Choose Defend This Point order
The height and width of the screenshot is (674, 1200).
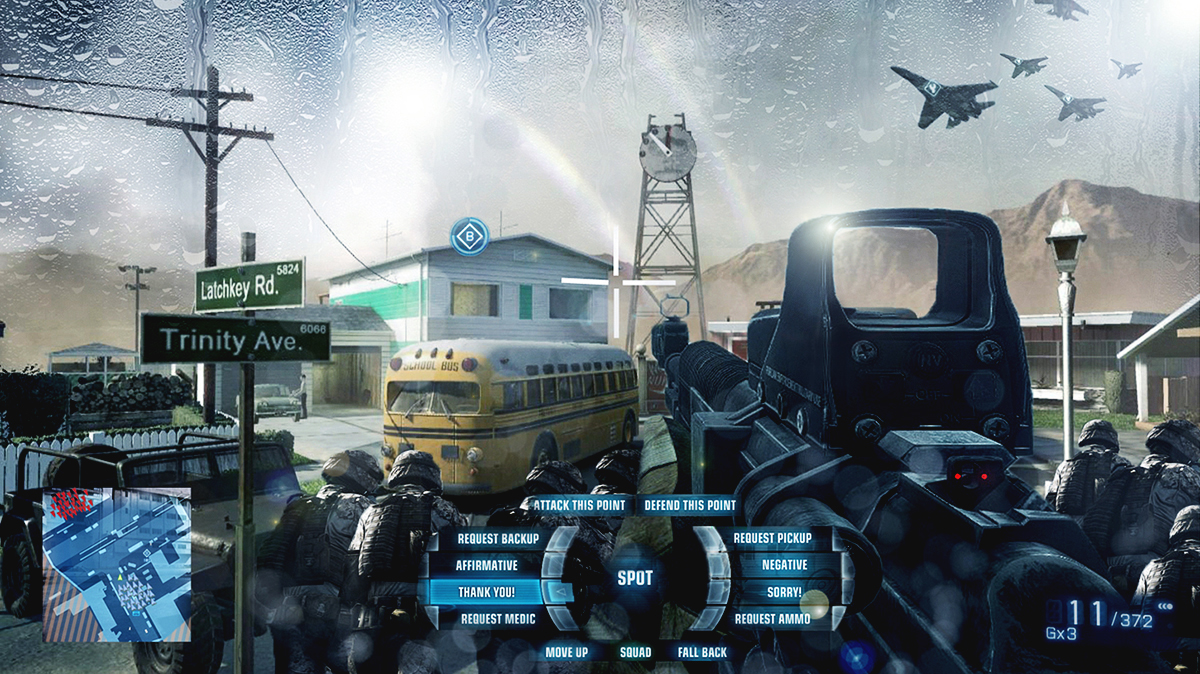pyautogui.click(x=690, y=506)
